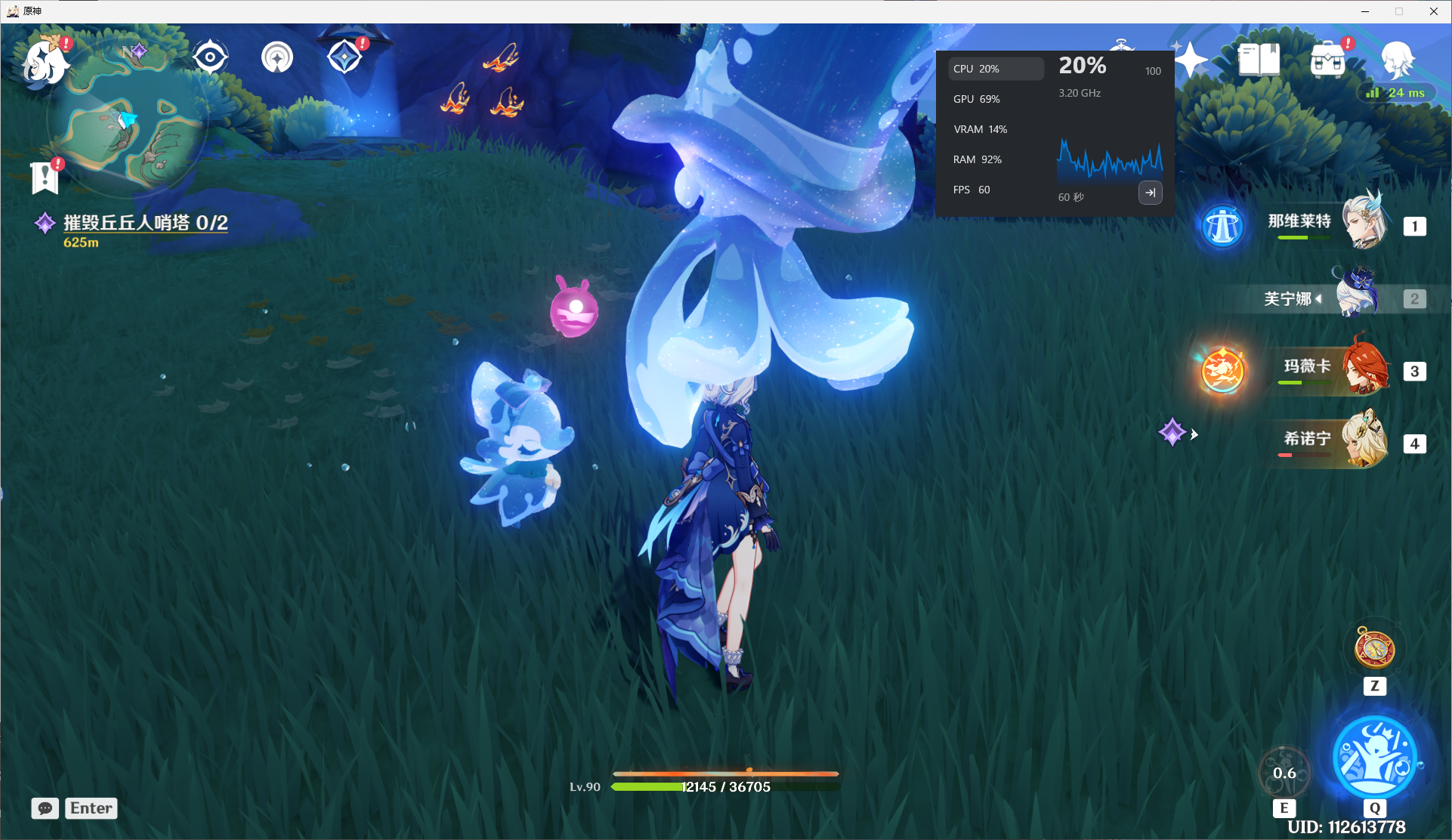The width and height of the screenshot is (1452, 840).
Task: Open the circular minimap
Action: point(127,119)
